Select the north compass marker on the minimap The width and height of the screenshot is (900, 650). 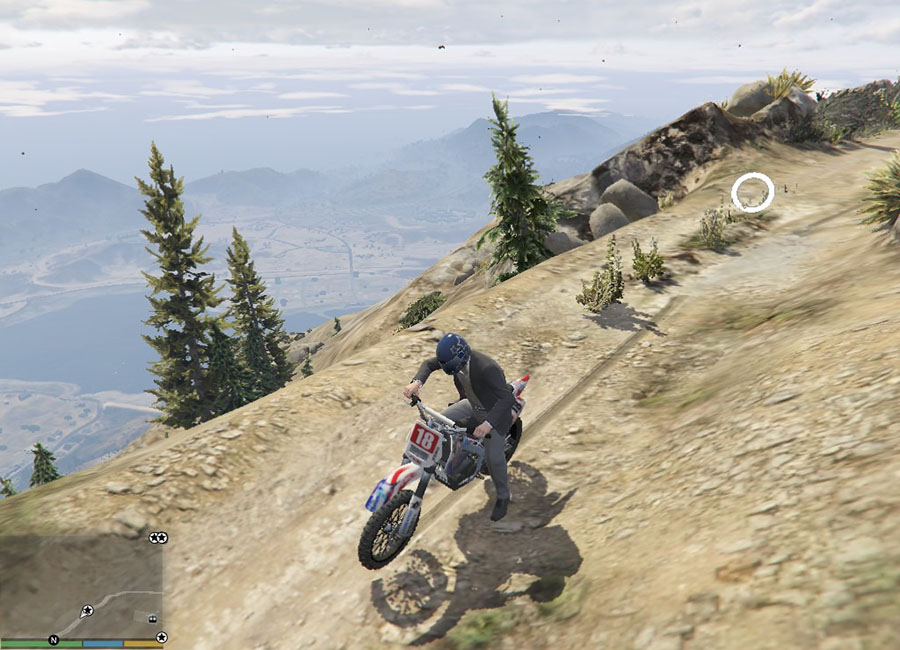53,639
